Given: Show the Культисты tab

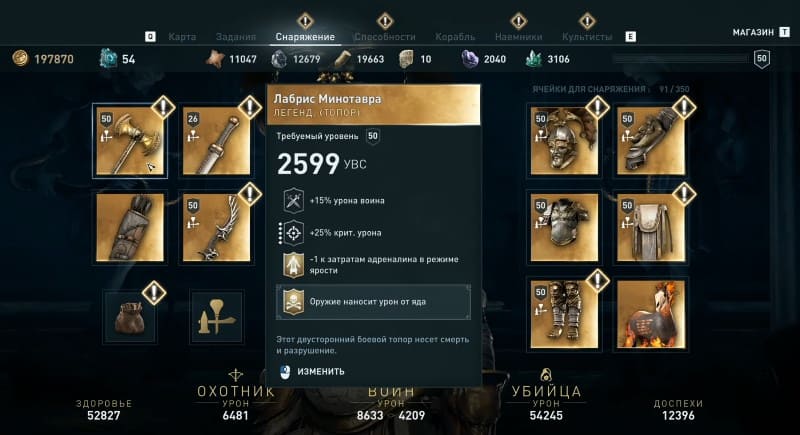Looking at the screenshot, I should [587, 37].
